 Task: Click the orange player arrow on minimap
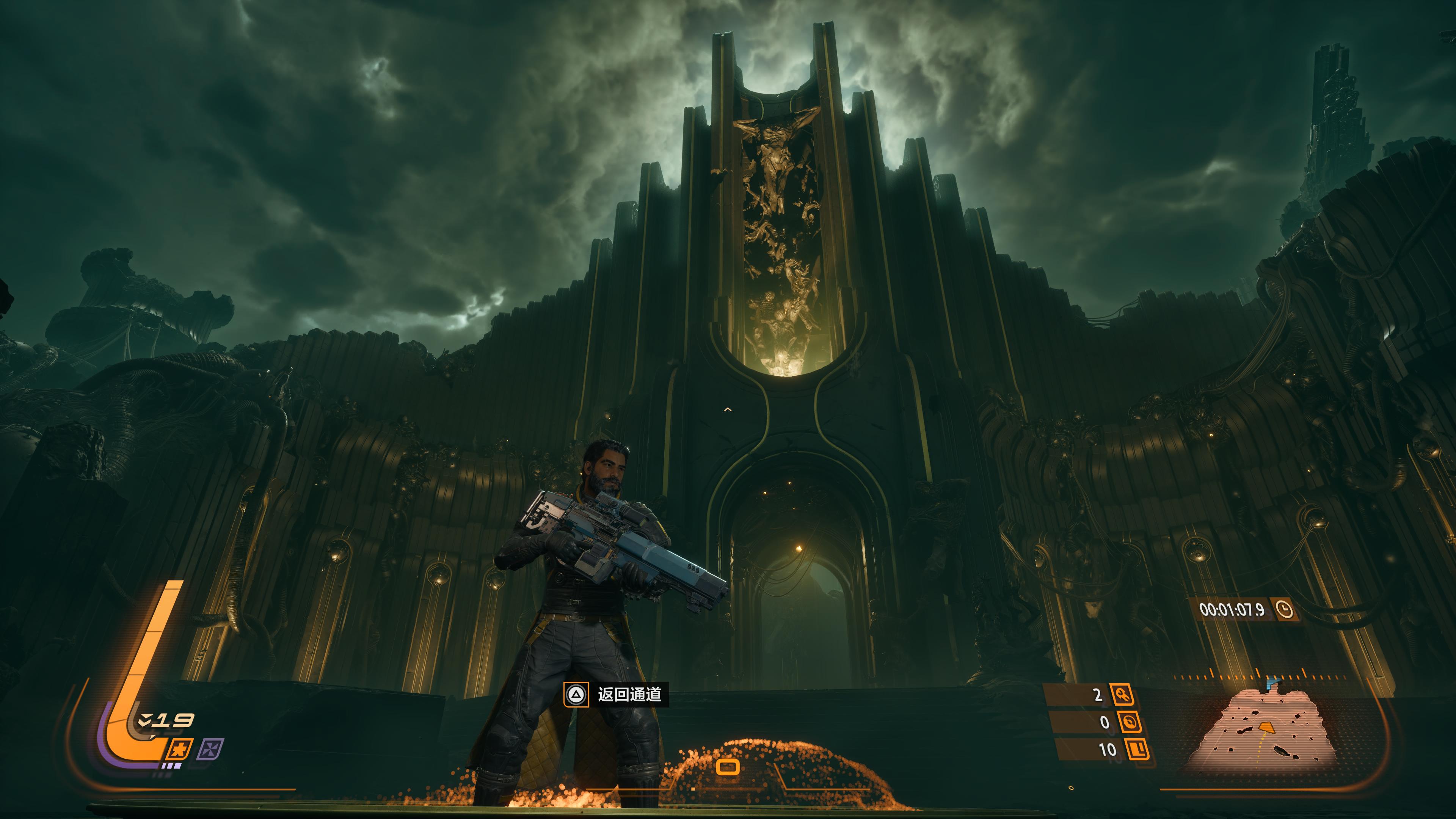pyautogui.click(x=1266, y=726)
